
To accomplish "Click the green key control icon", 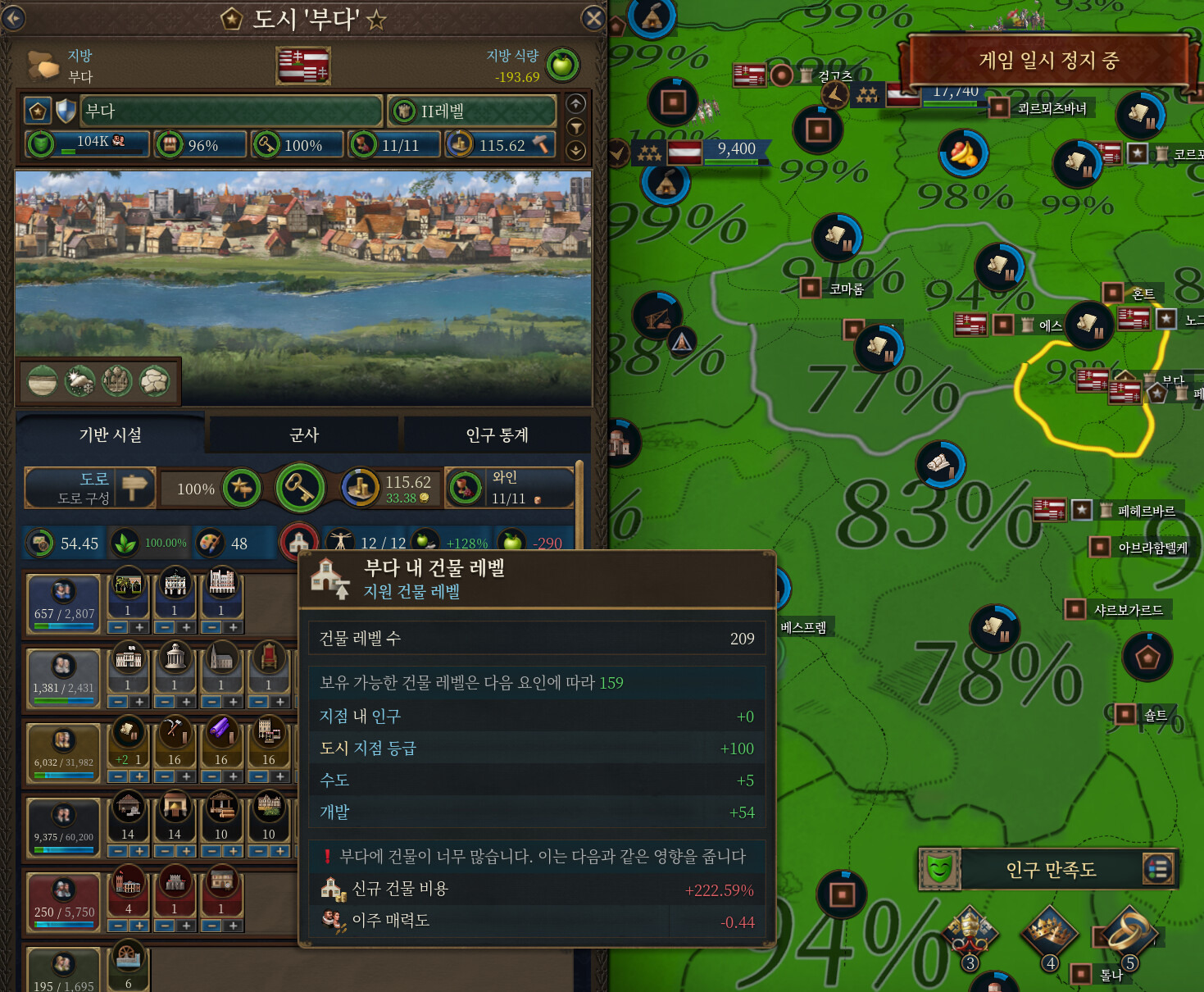I will coord(300,488).
